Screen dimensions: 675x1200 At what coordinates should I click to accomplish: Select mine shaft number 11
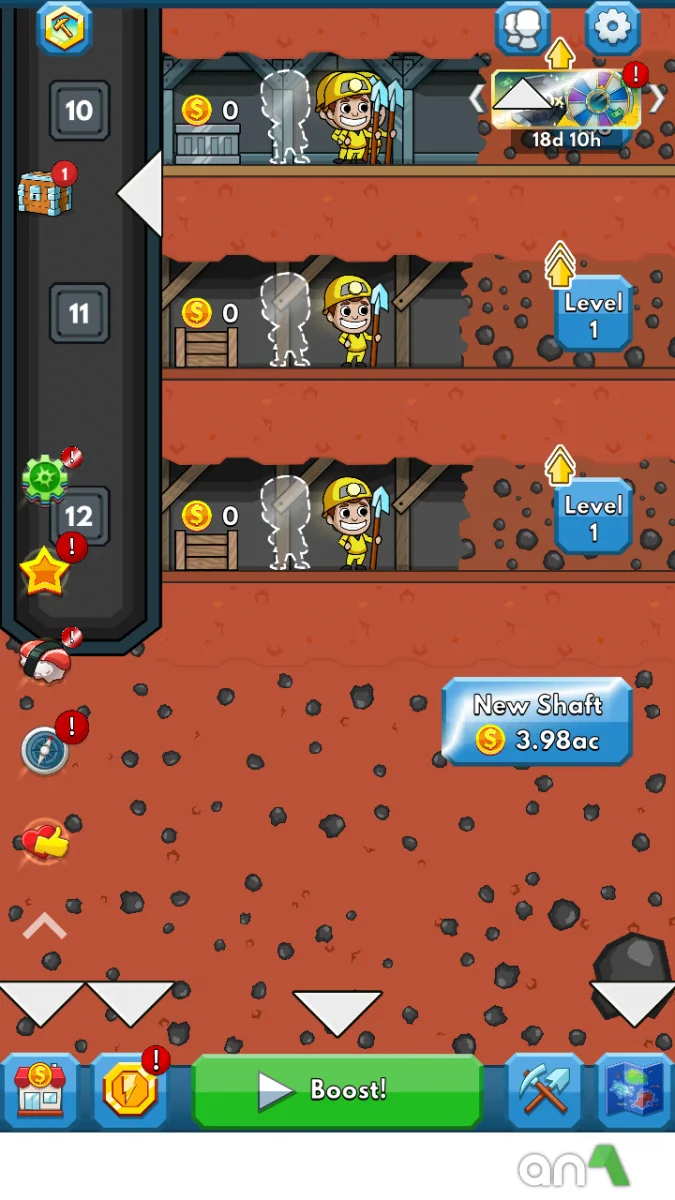(79, 314)
